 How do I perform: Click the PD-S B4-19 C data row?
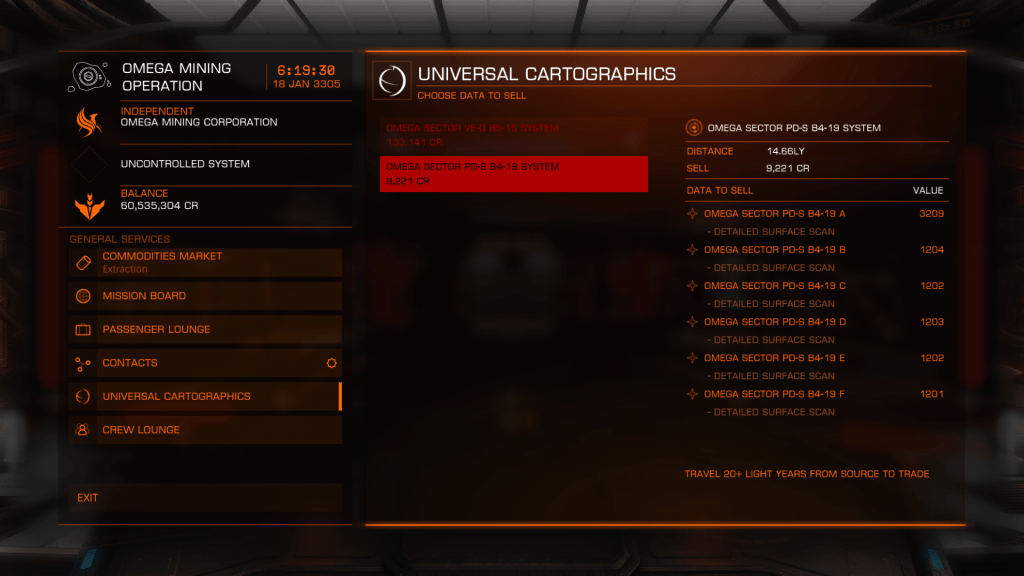[x=814, y=286]
